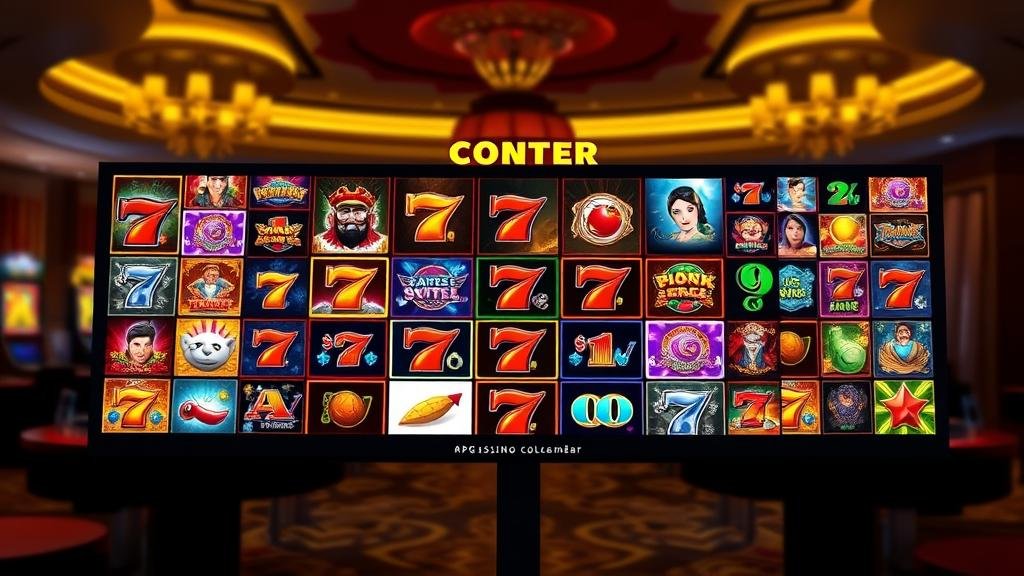Select the big letter A game tile
Image resolution: width=1024 pixels, height=576 pixels.
point(272,407)
